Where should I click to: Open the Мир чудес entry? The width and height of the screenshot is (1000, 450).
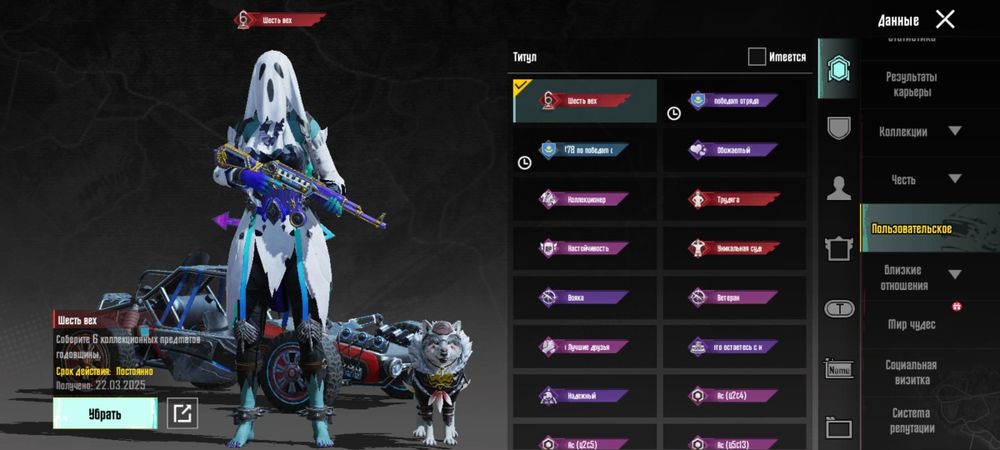[x=910, y=325]
